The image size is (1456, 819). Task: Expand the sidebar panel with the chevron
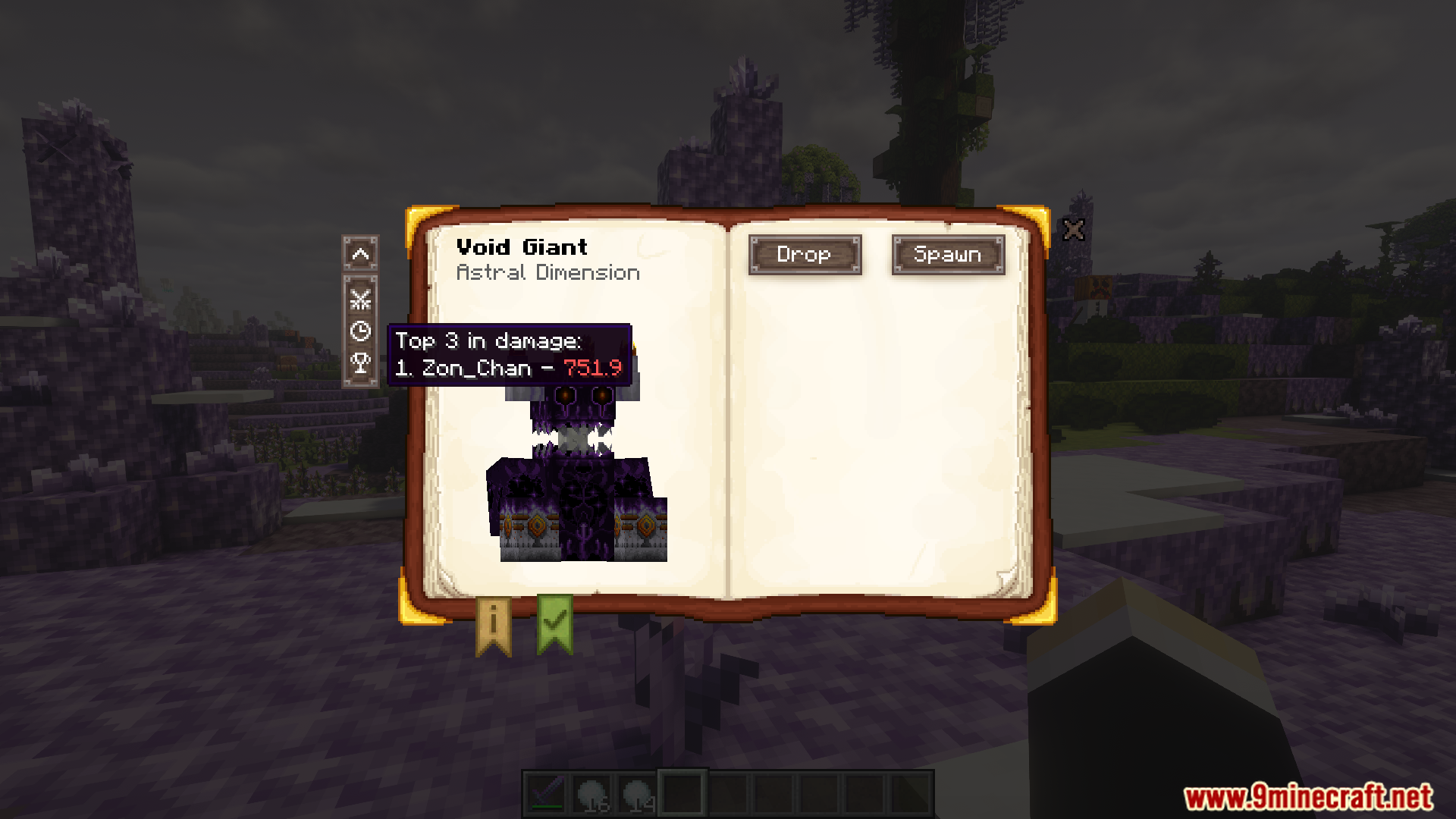(x=360, y=256)
